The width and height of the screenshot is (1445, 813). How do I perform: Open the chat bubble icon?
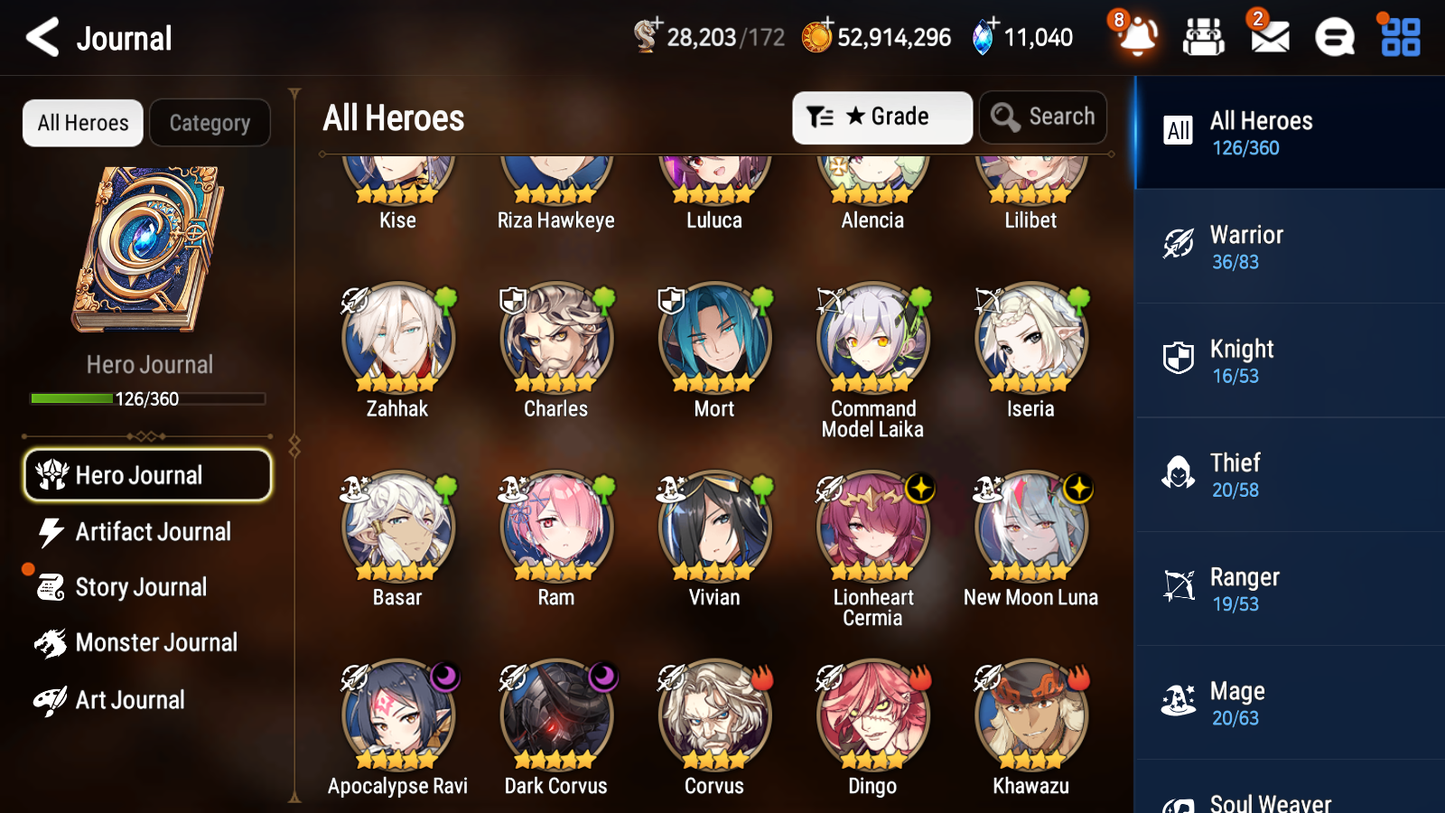point(1334,36)
